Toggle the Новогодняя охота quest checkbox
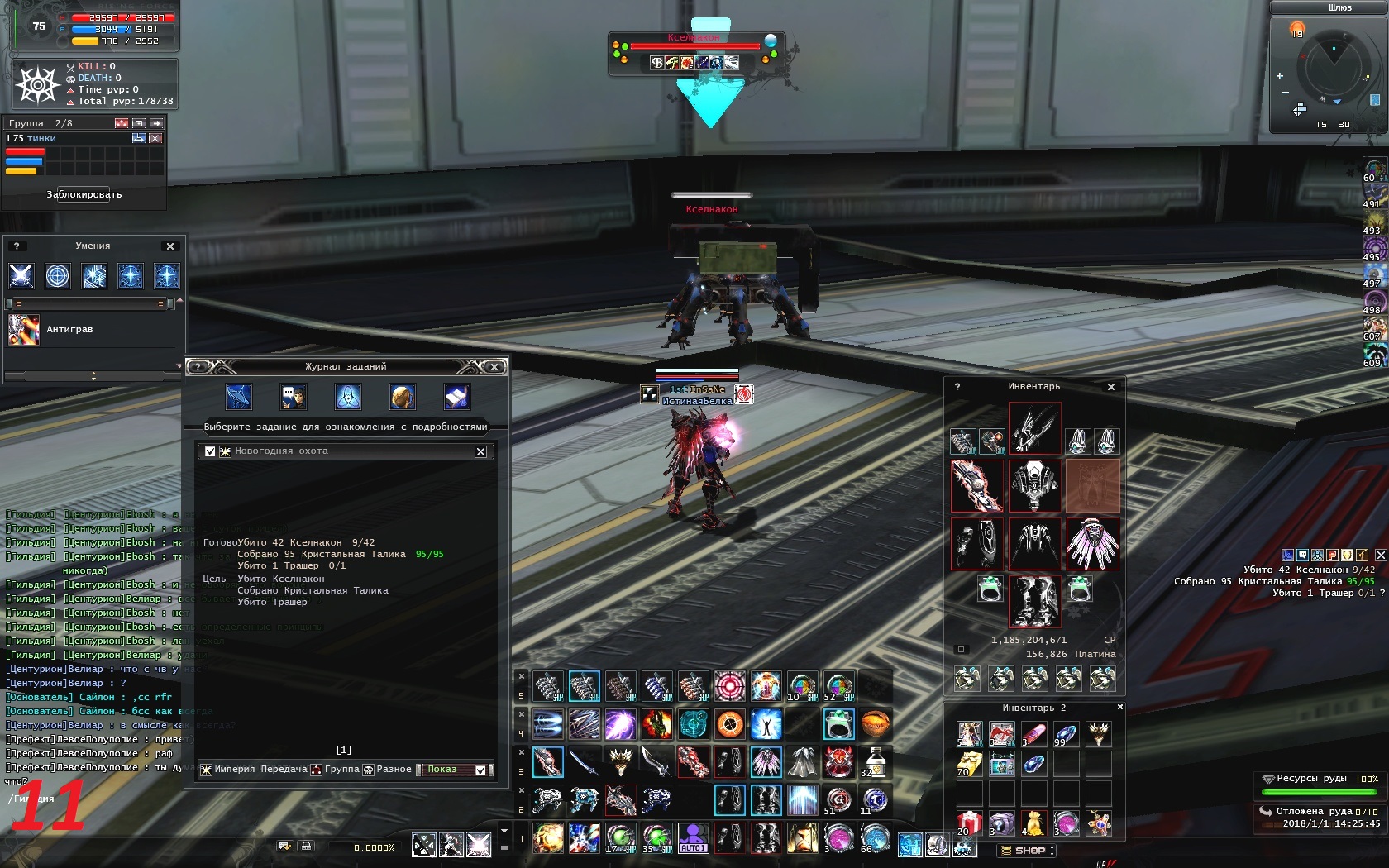This screenshot has height=868, width=1389. click(210, 451)
